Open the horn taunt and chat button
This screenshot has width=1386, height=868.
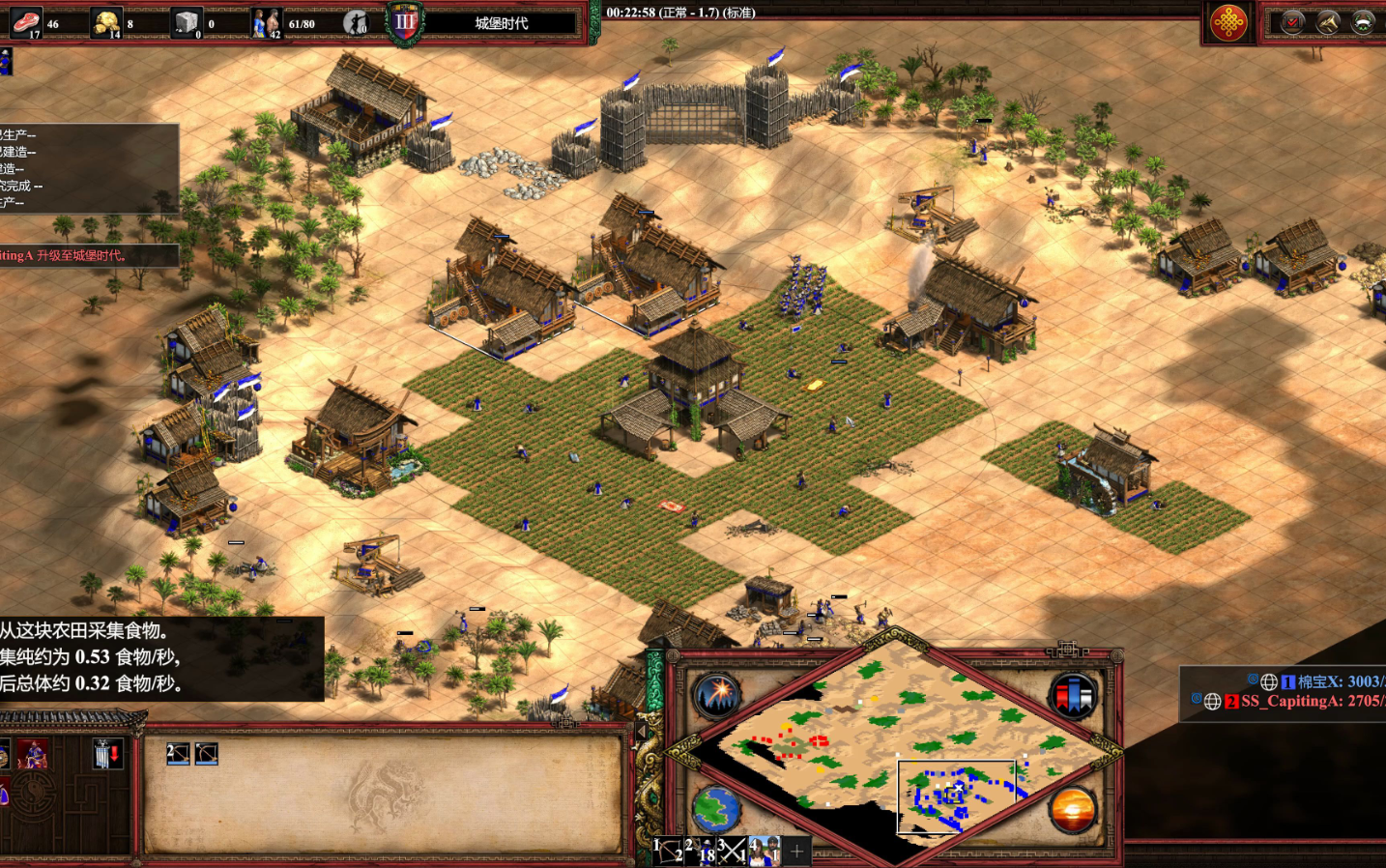(x=1328, y=22)
